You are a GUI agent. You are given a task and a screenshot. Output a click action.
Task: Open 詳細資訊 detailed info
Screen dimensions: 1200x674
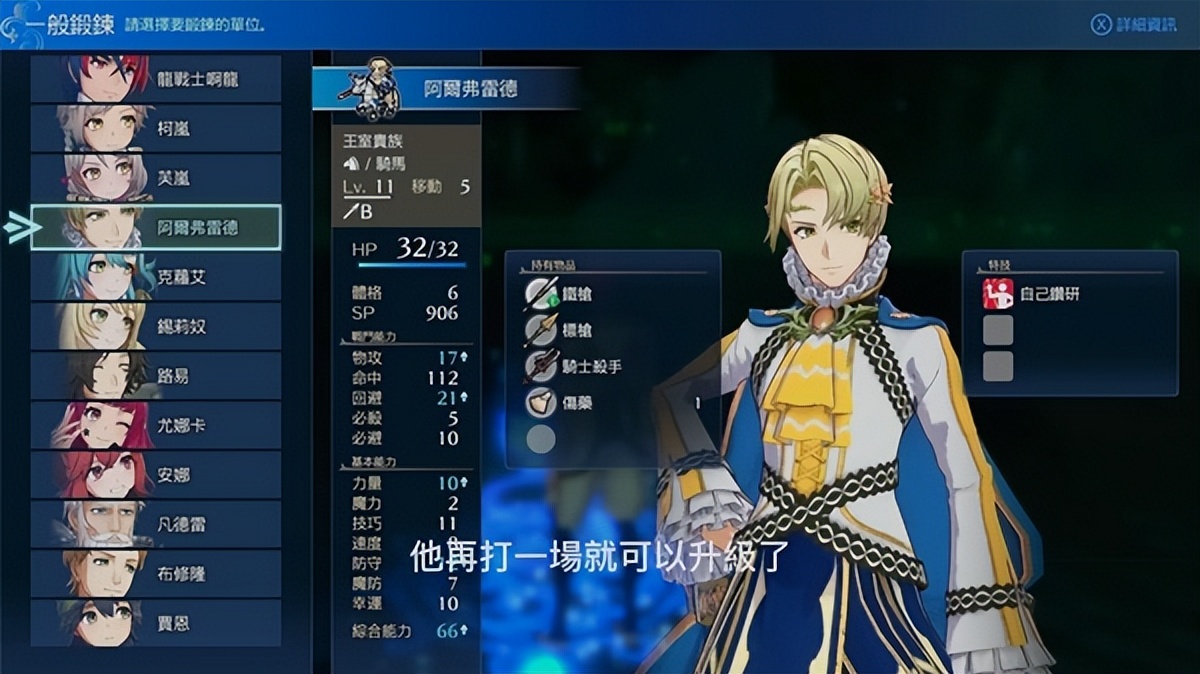[1133, 25]
